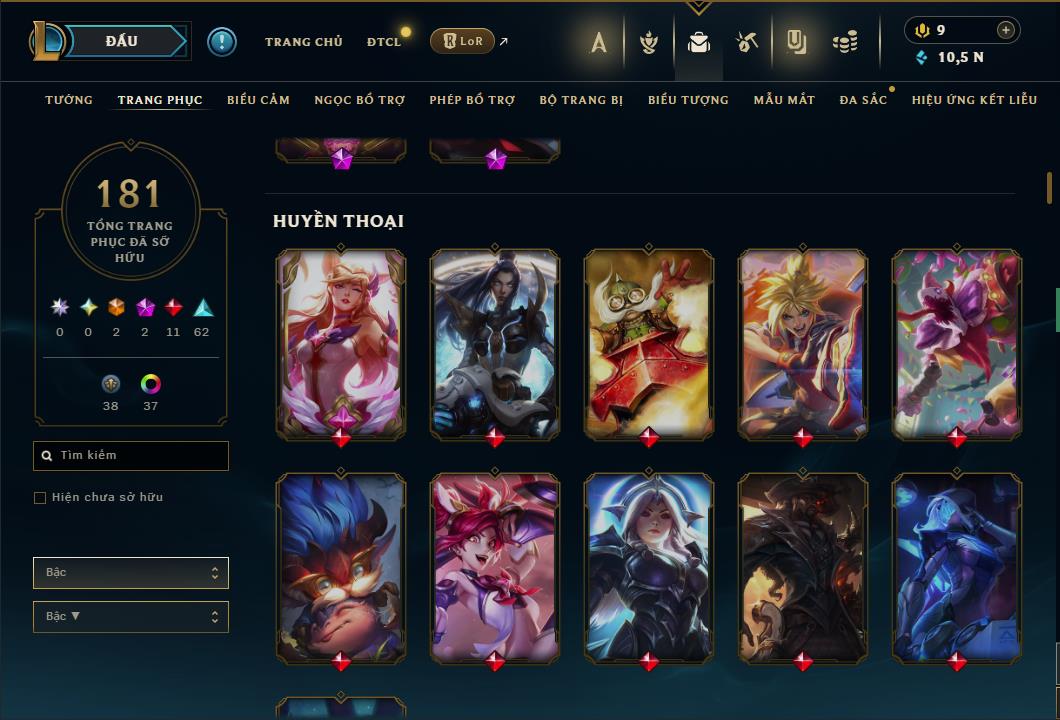Go to the BỘ TRANG BỊ tab
The width and height of the screenshot is (1060, 720).
pyautogui.click(x=581, y=100)
